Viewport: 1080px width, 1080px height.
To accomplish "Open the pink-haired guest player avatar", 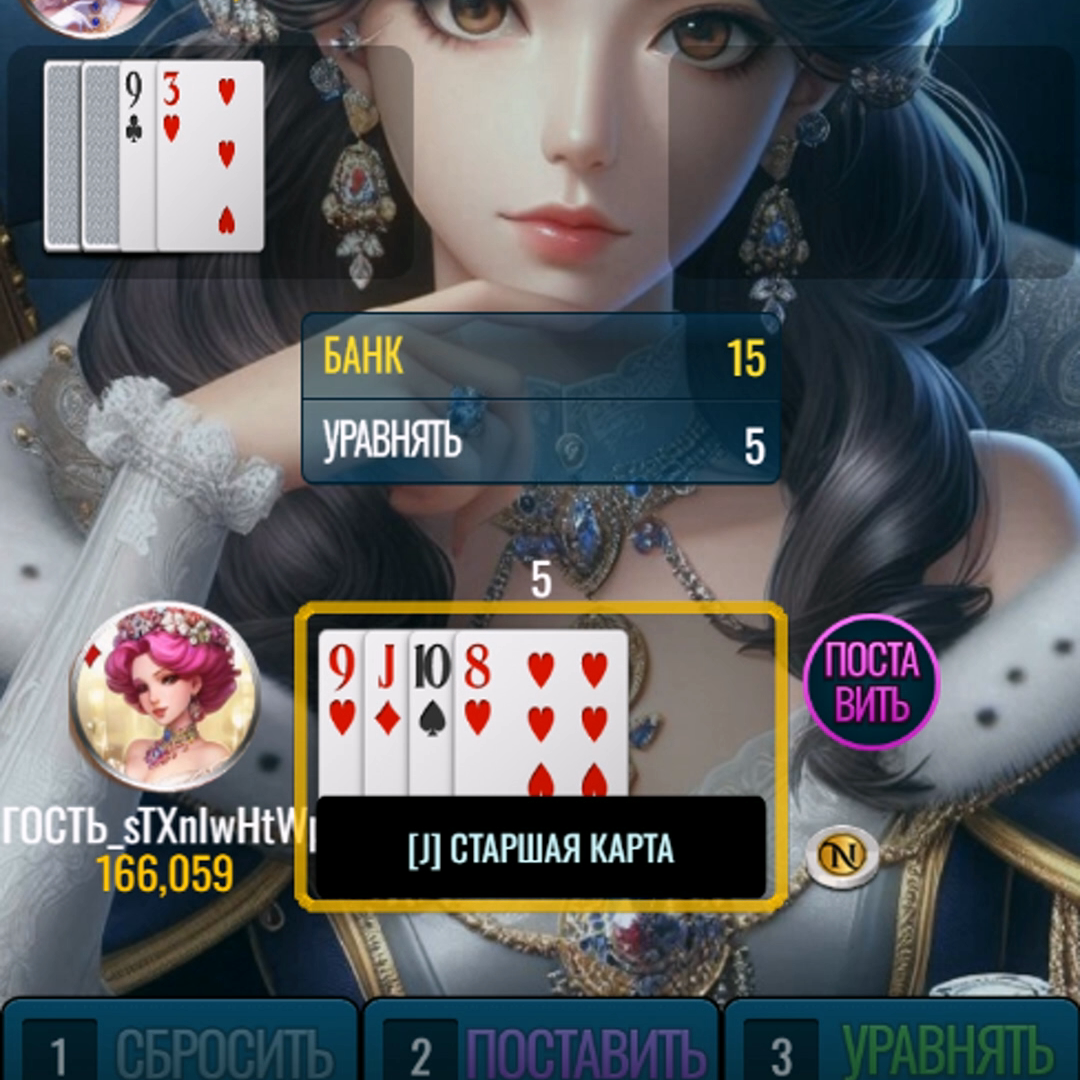I will click(x=164, y=695).
